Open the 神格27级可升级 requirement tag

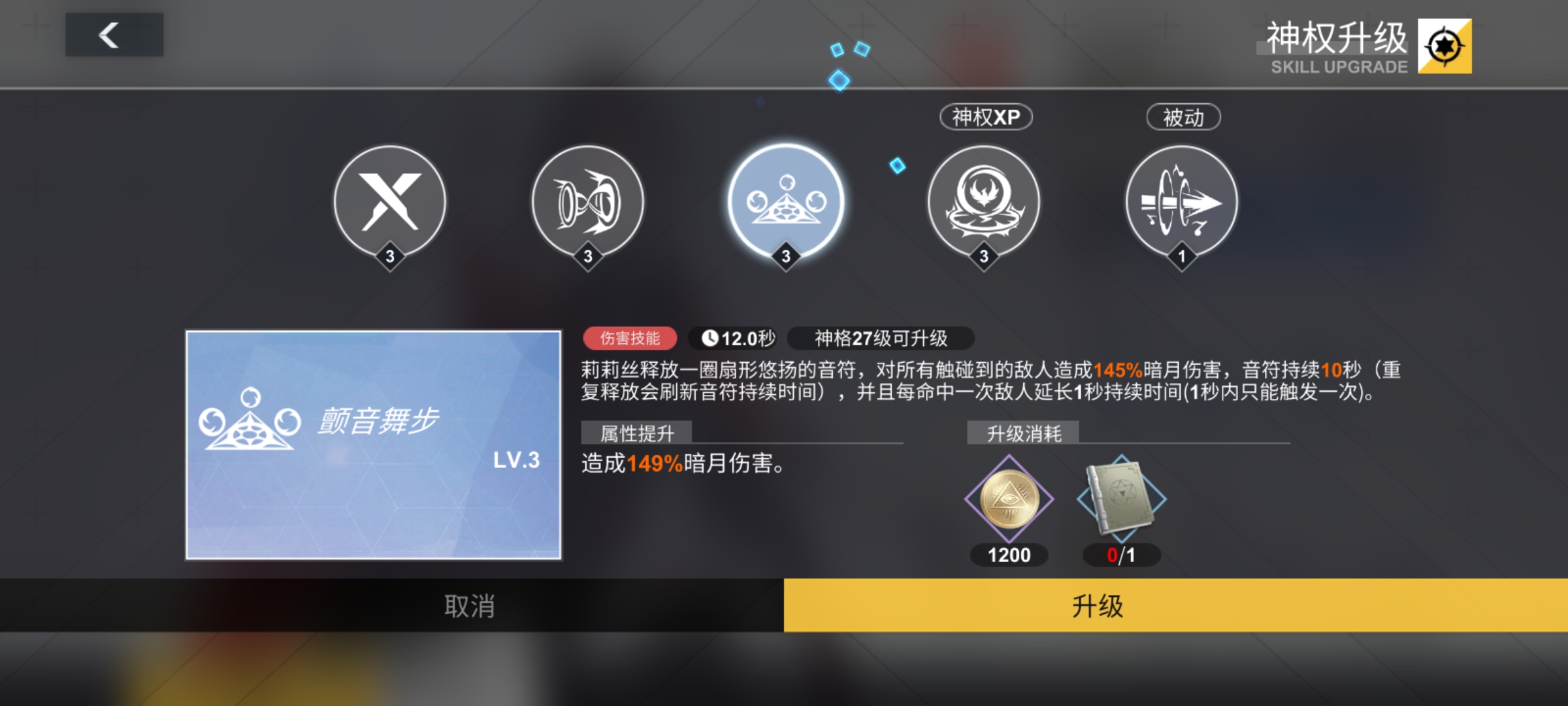(880, 338)
